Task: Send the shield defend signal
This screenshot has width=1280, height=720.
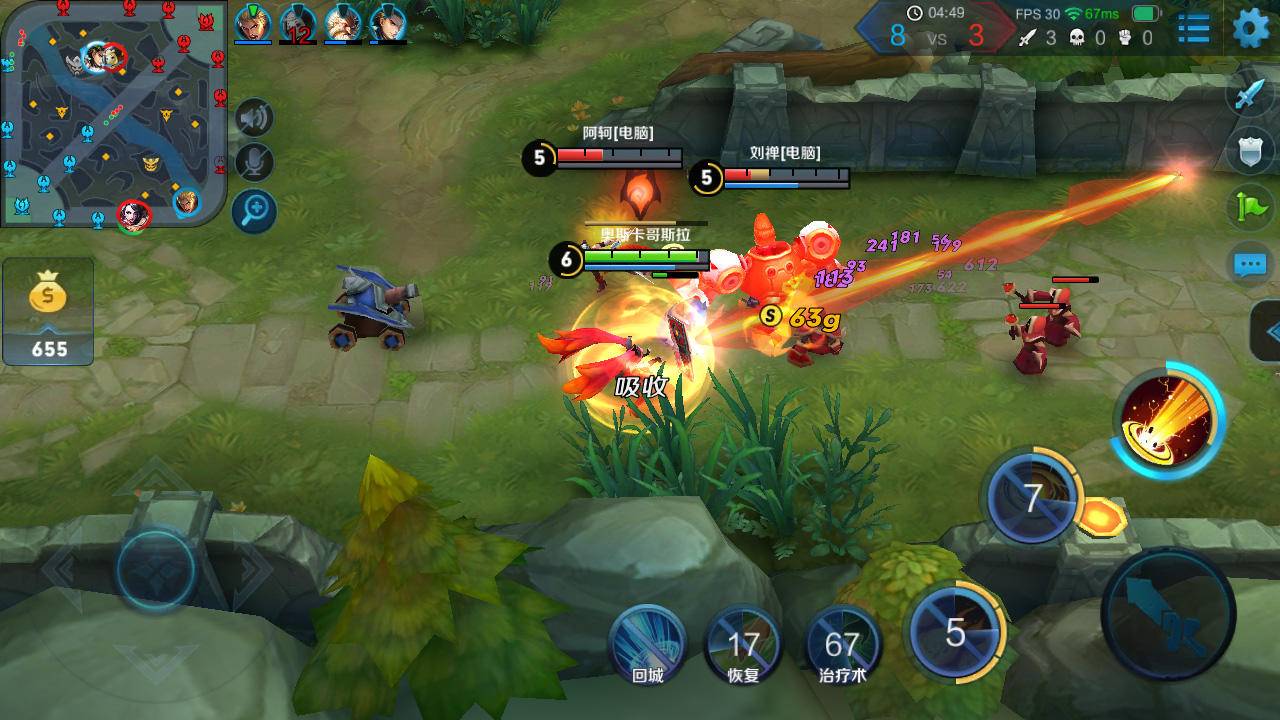Action: click(1251, 151)
